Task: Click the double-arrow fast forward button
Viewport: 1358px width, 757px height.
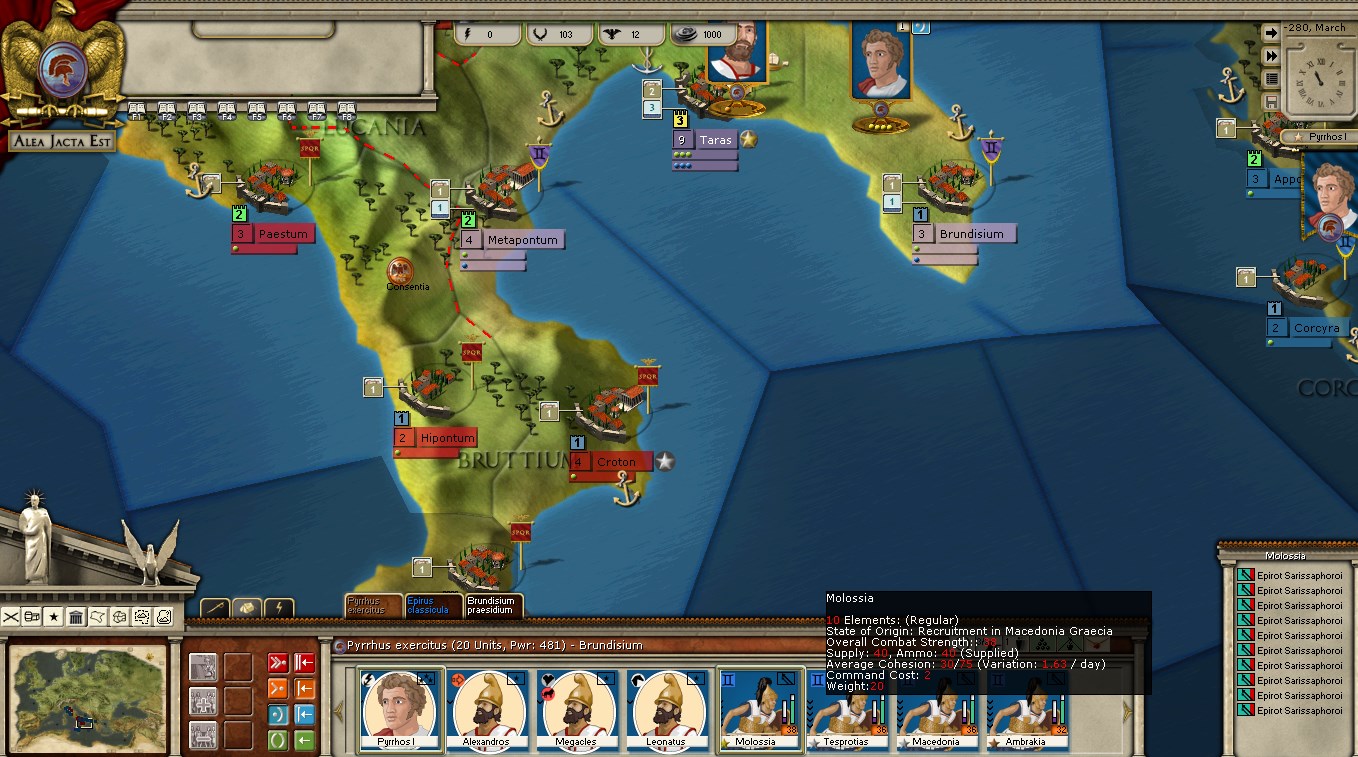Action: click(x=1271, y=56)
